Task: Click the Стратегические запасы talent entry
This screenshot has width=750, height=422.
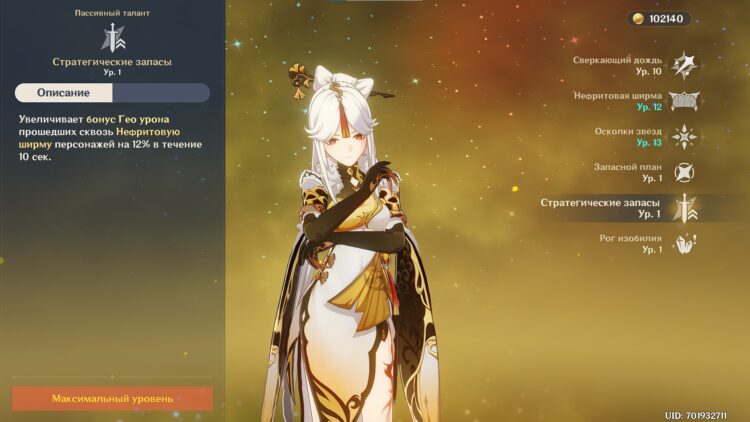Action: [x=684, y=208]
